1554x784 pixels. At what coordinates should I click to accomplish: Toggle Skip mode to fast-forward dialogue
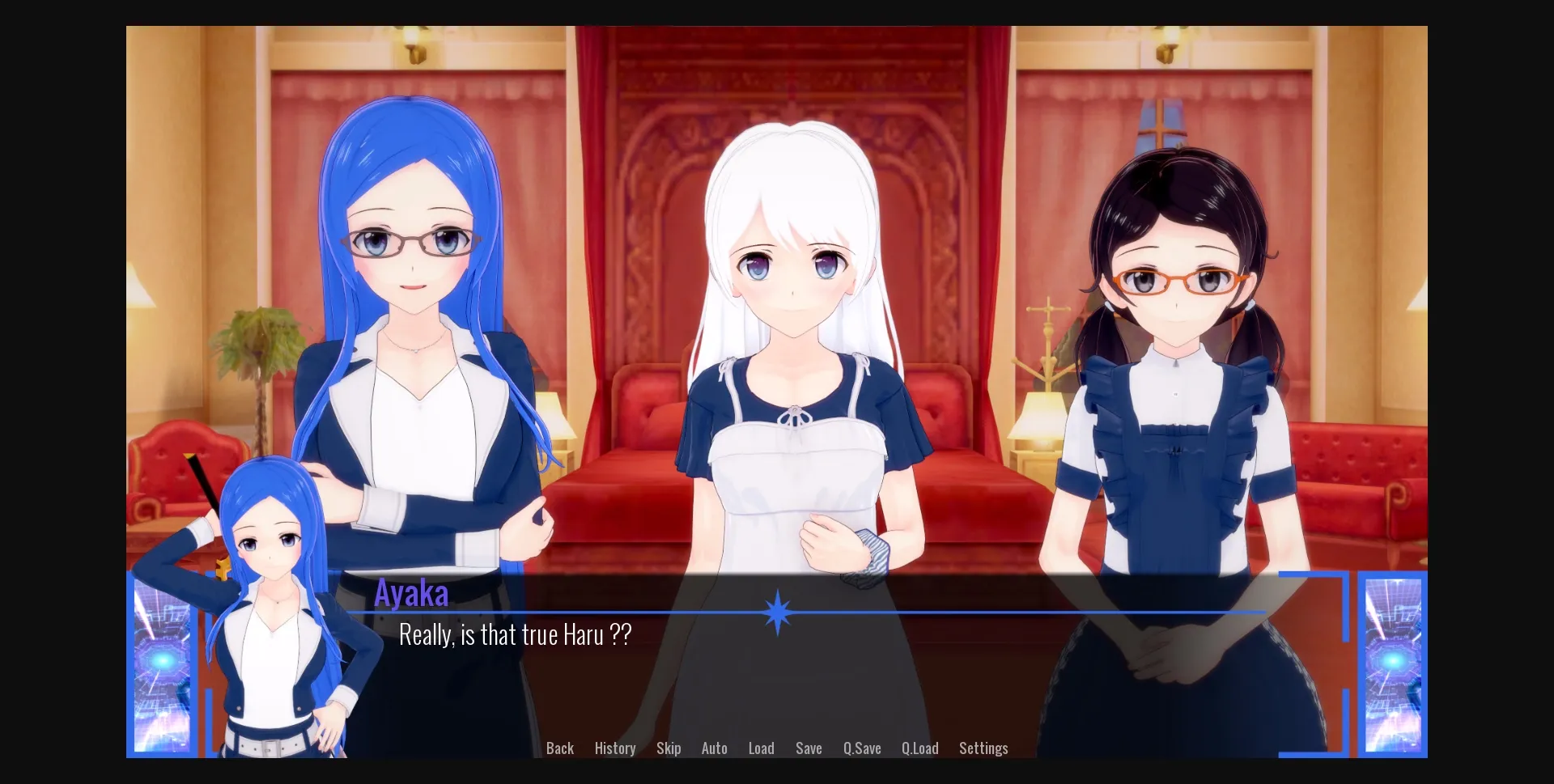pos(669,748)
